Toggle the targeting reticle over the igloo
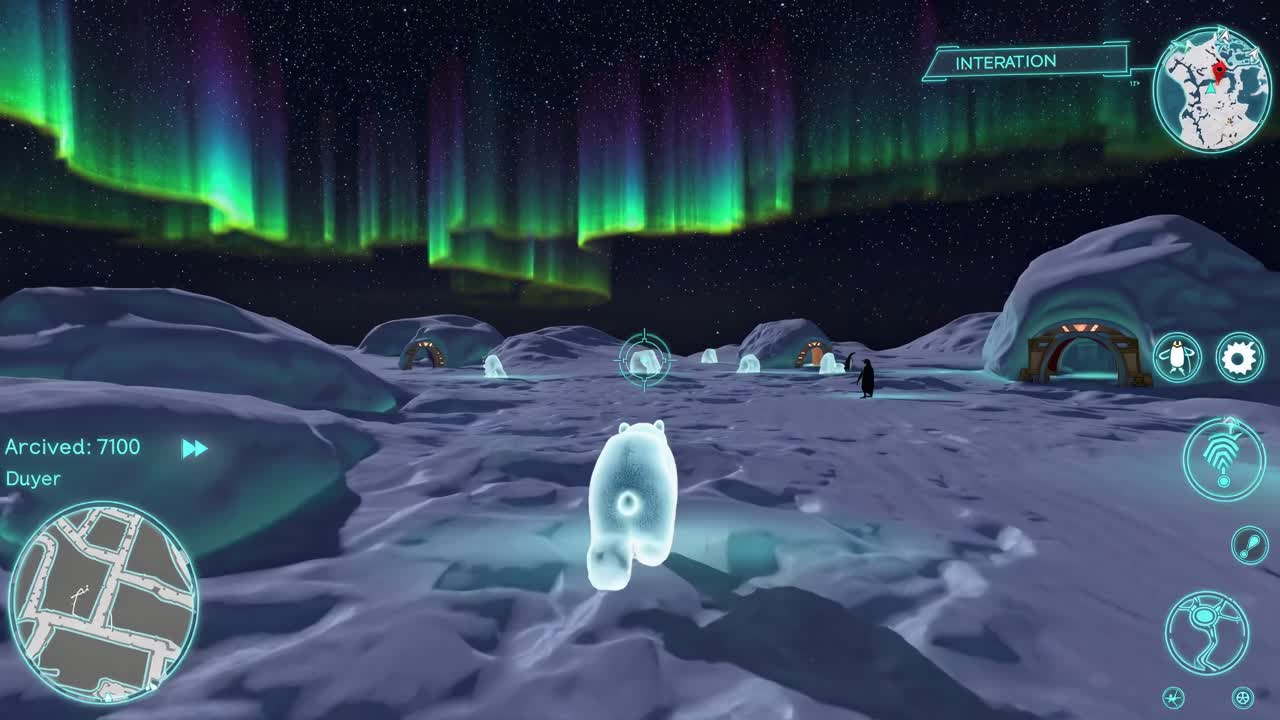This screenshot has height=720, width=1280. pyautogui.click(x=643, y=358)
